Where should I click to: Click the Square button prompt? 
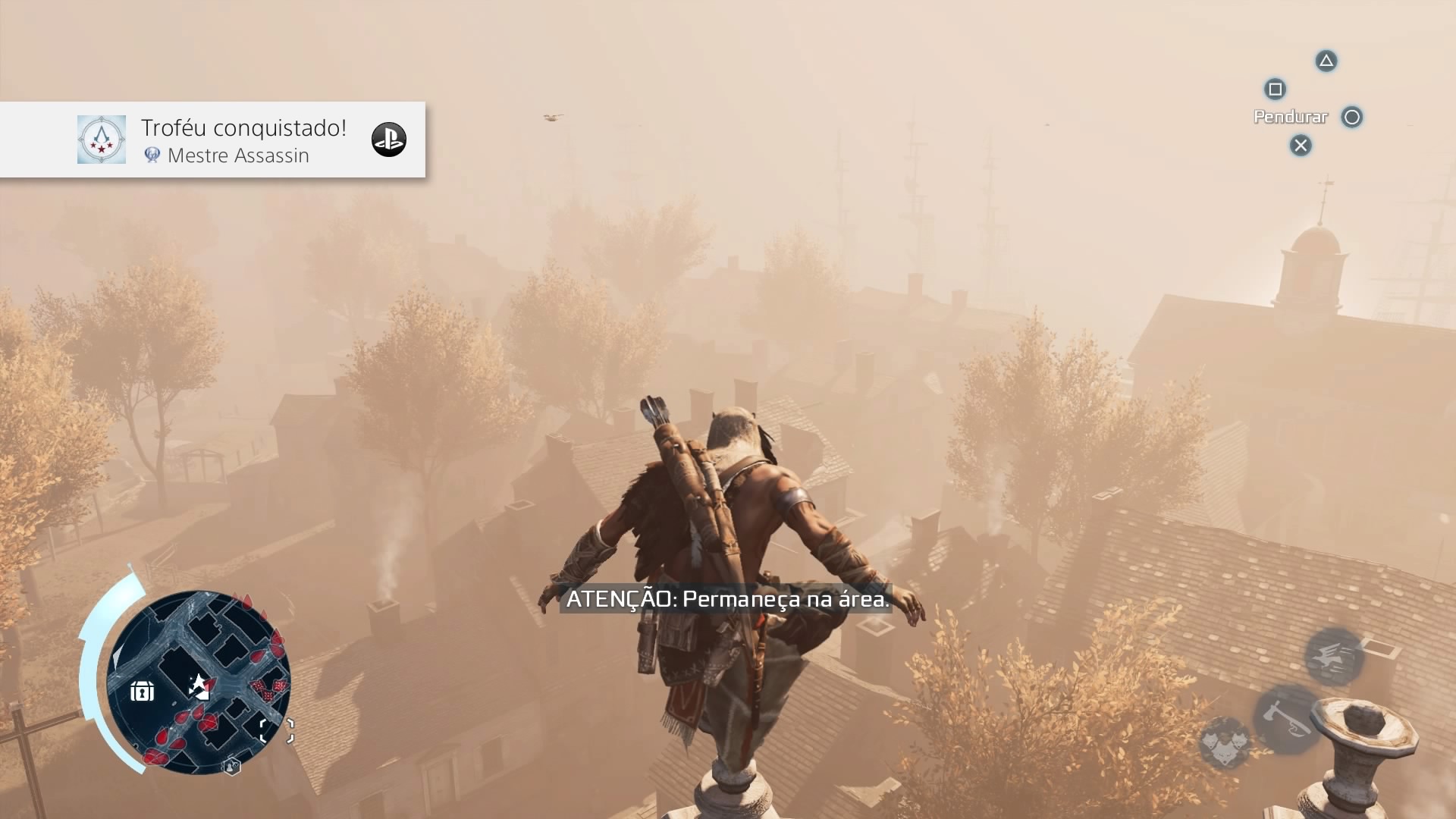pos(1275,89)
